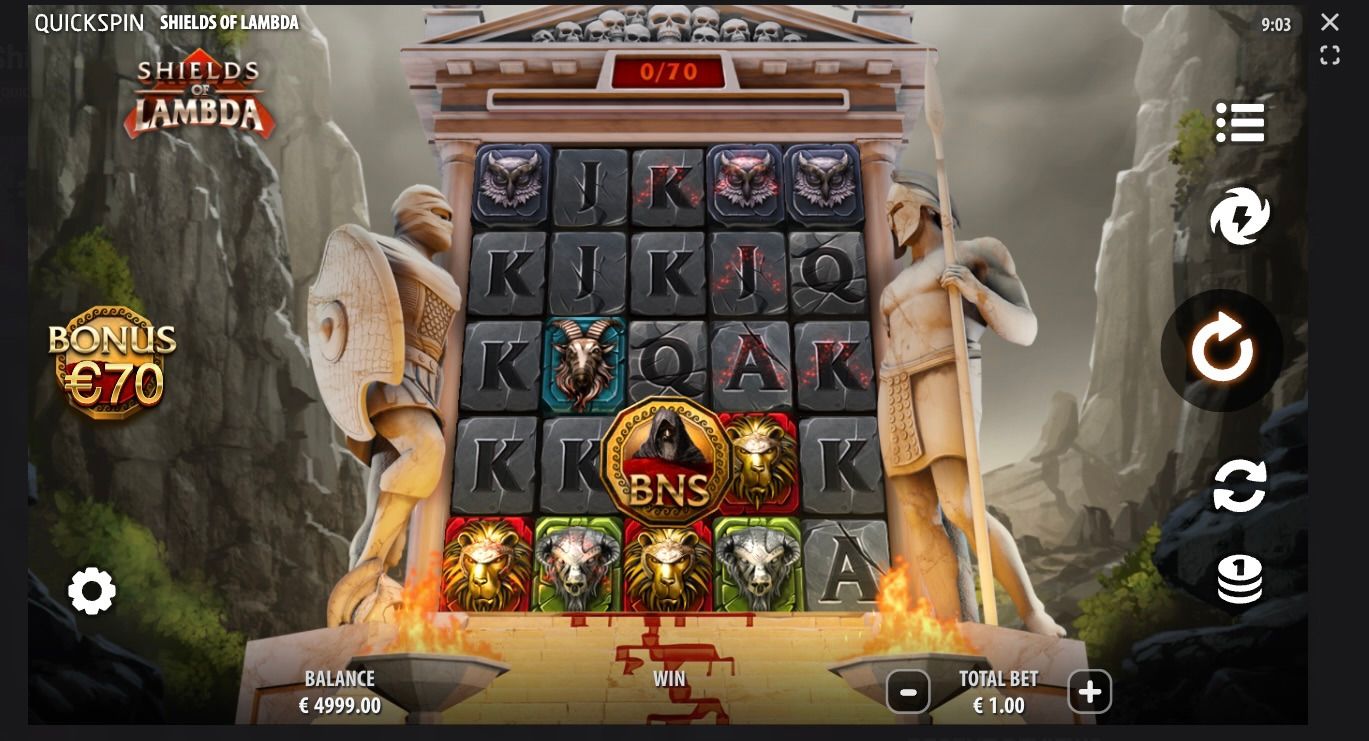Toggle fullscreen mode
1369x741 pixels.
pos(1329,56)
